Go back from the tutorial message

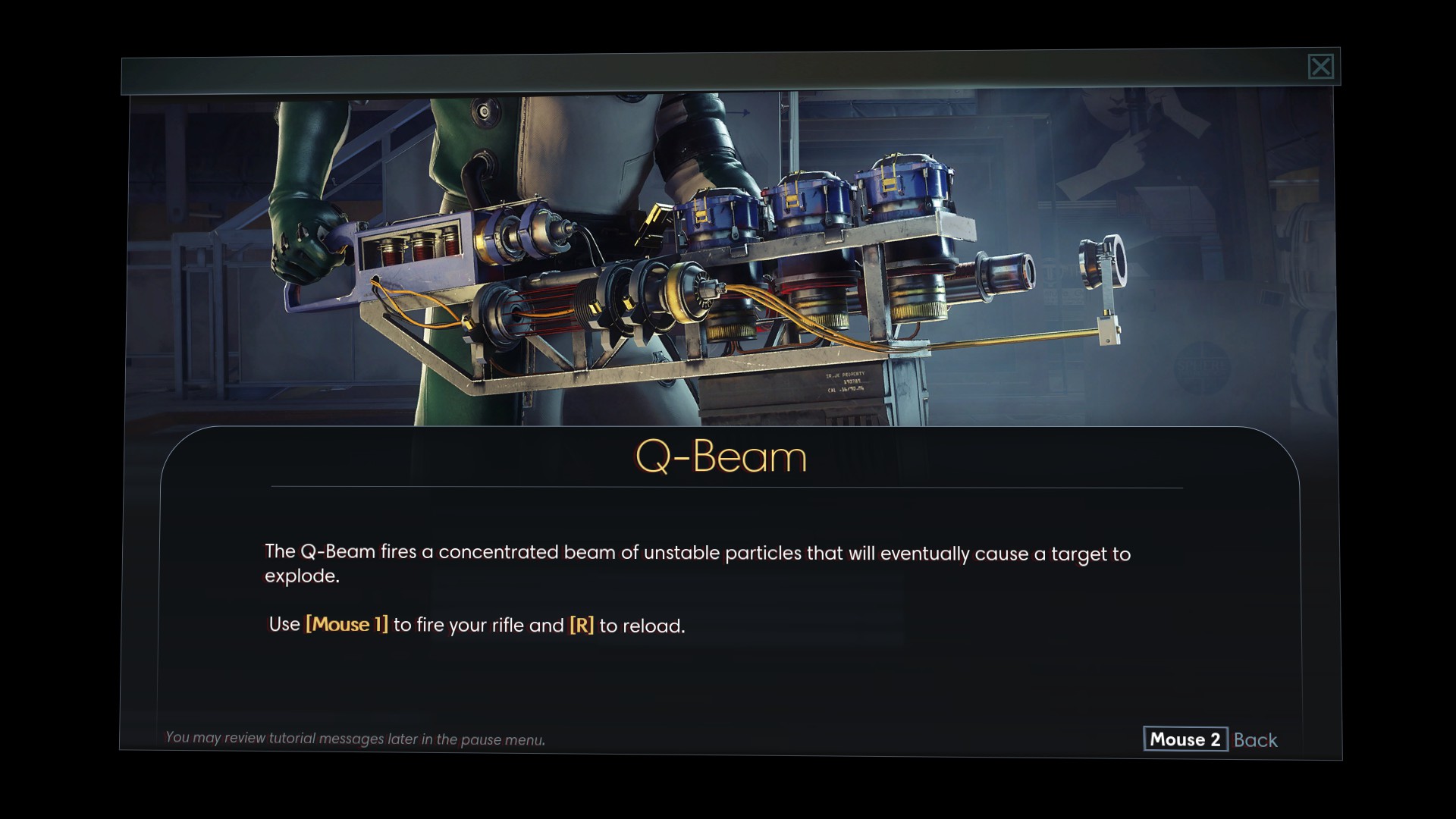[x=1211, y=739]
